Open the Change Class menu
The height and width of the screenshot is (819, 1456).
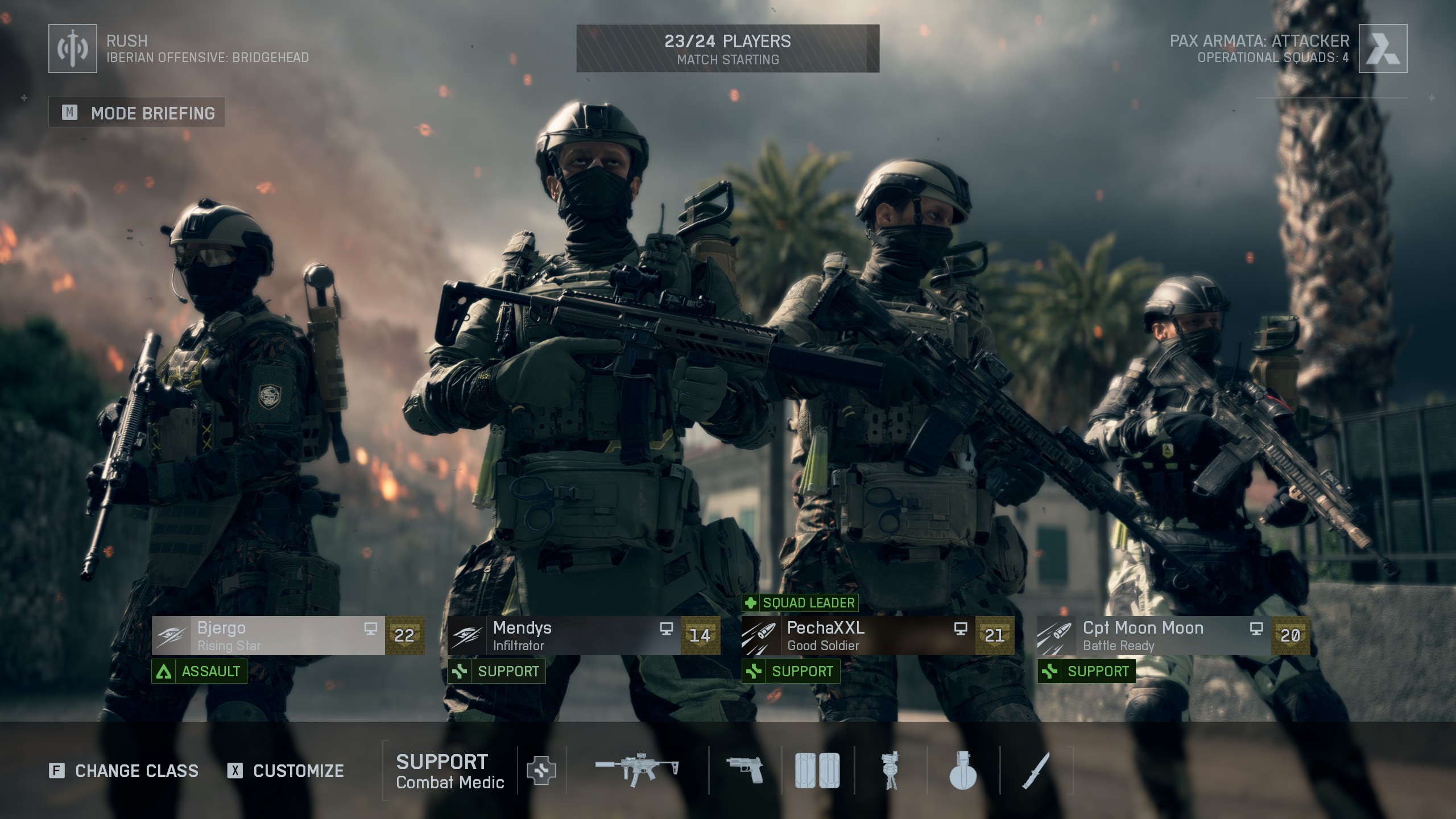coord(124,771)
